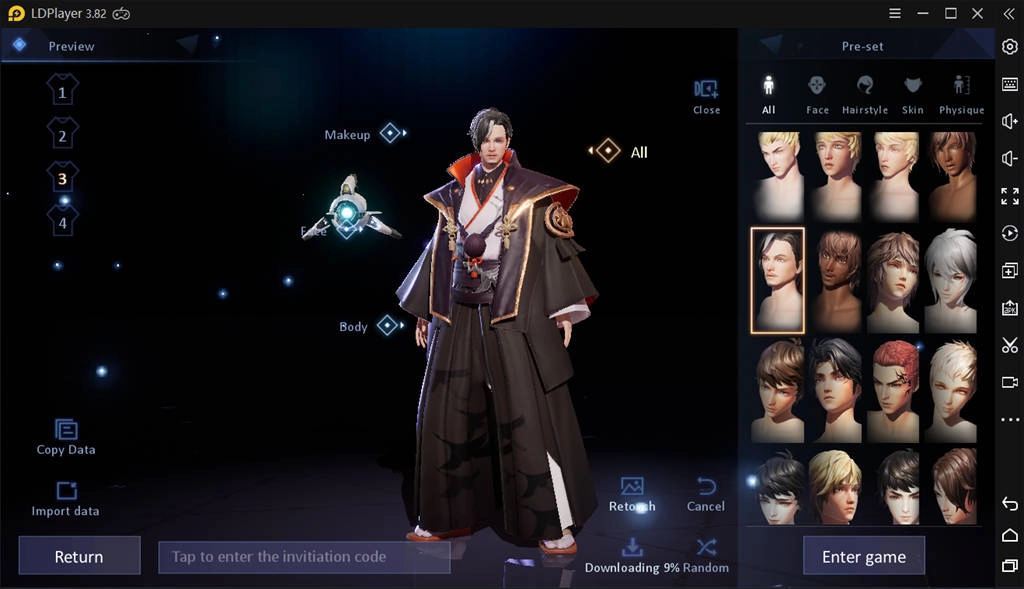This screenshot has width=1024, height=589.
Task: Cancel the latest customization change
Action: coord(705,494)
